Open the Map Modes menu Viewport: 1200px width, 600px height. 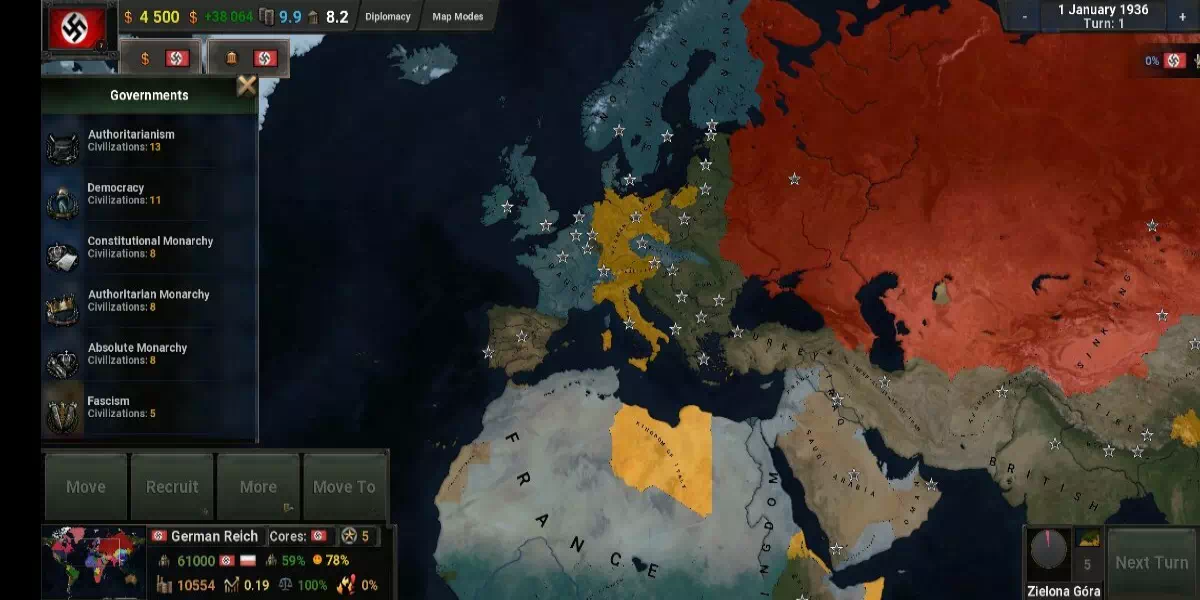coord(457,17)
